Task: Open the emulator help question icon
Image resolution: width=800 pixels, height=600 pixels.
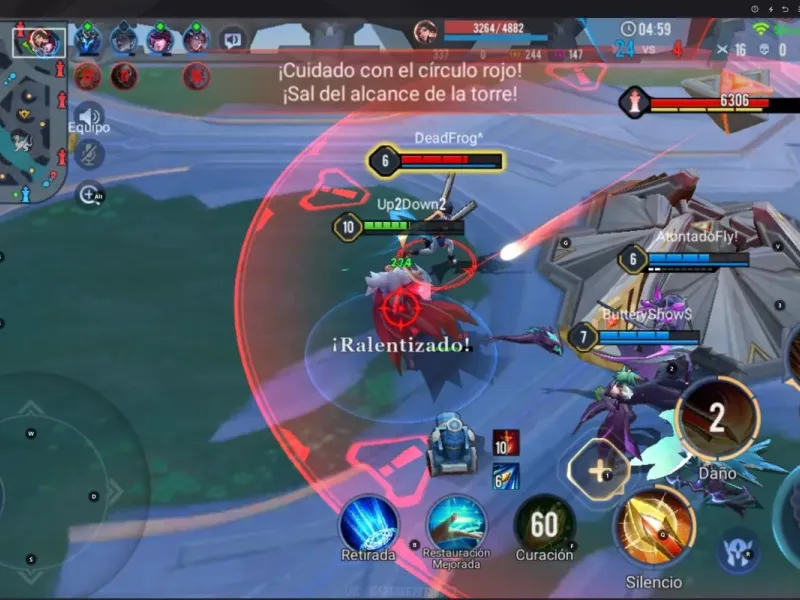Action: click(755, 9)
